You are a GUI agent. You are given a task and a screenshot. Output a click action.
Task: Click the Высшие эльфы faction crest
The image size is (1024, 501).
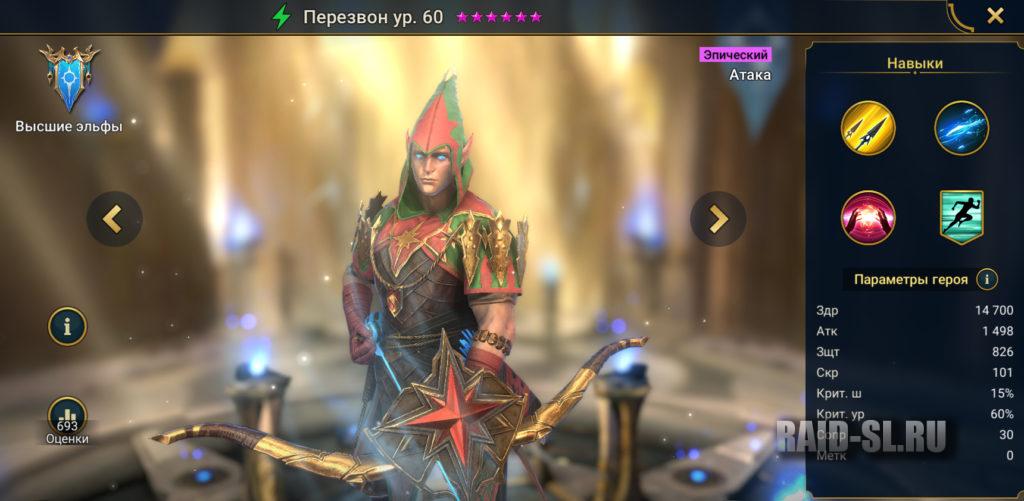[69, 79]
